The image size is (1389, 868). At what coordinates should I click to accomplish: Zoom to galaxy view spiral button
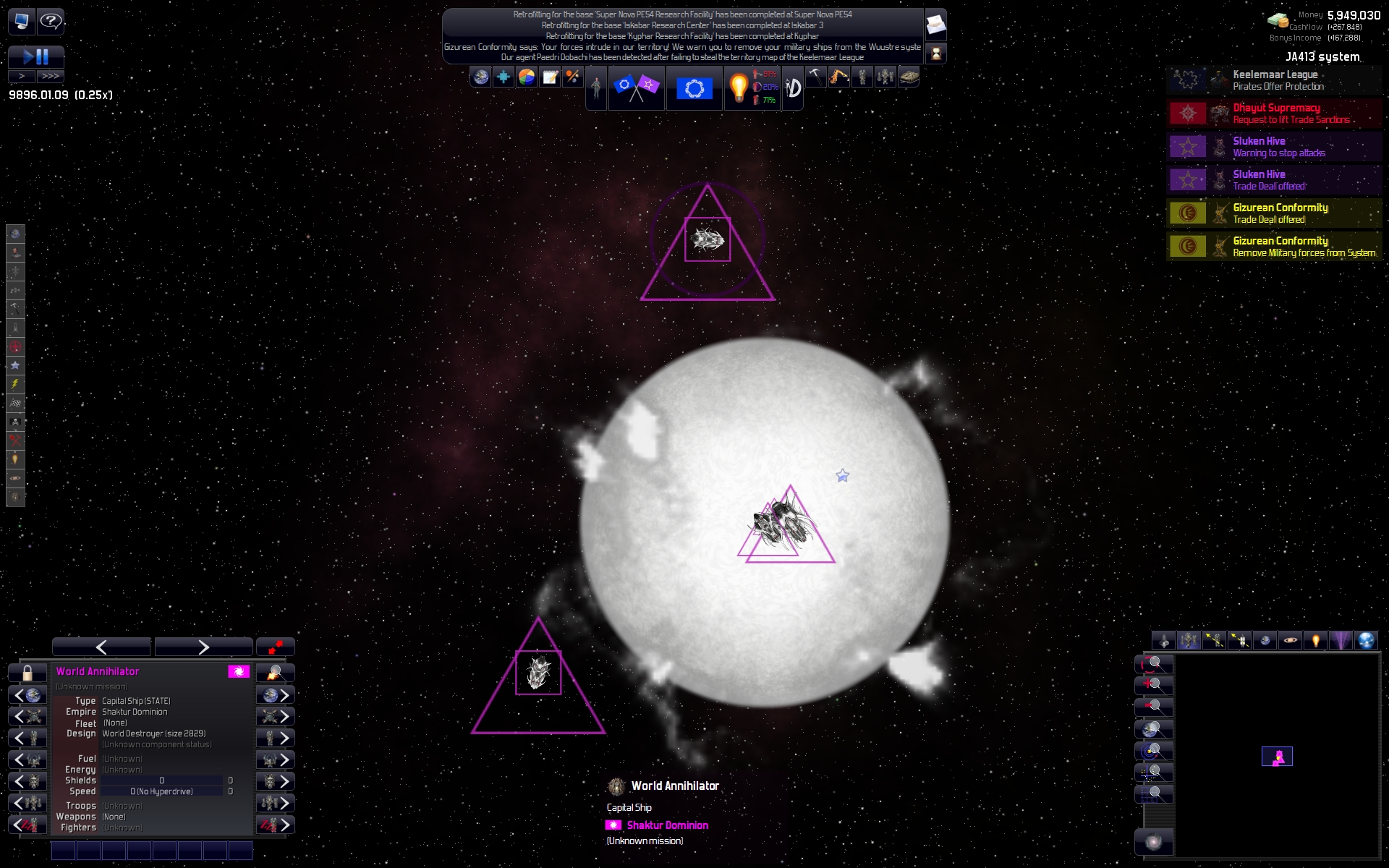point(1154,843)
